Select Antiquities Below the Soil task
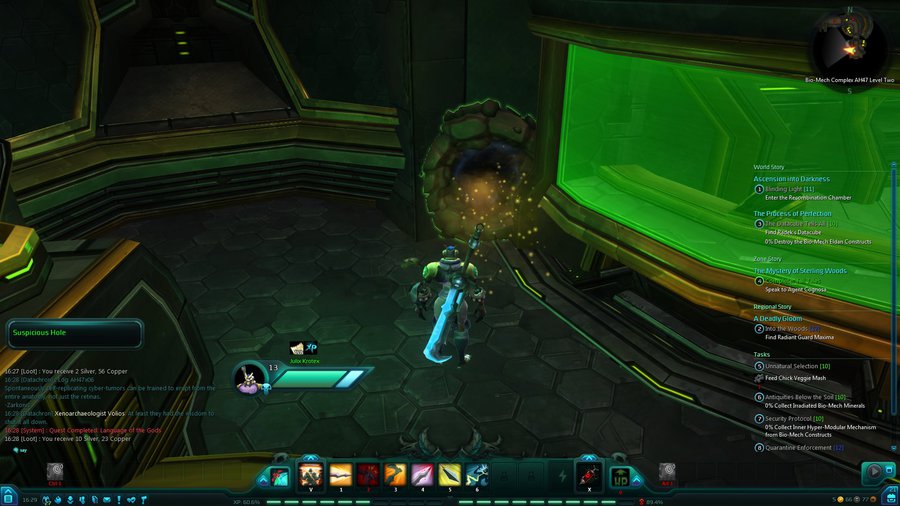This screenshot has height=506, width=900. [x=803, y=396]
